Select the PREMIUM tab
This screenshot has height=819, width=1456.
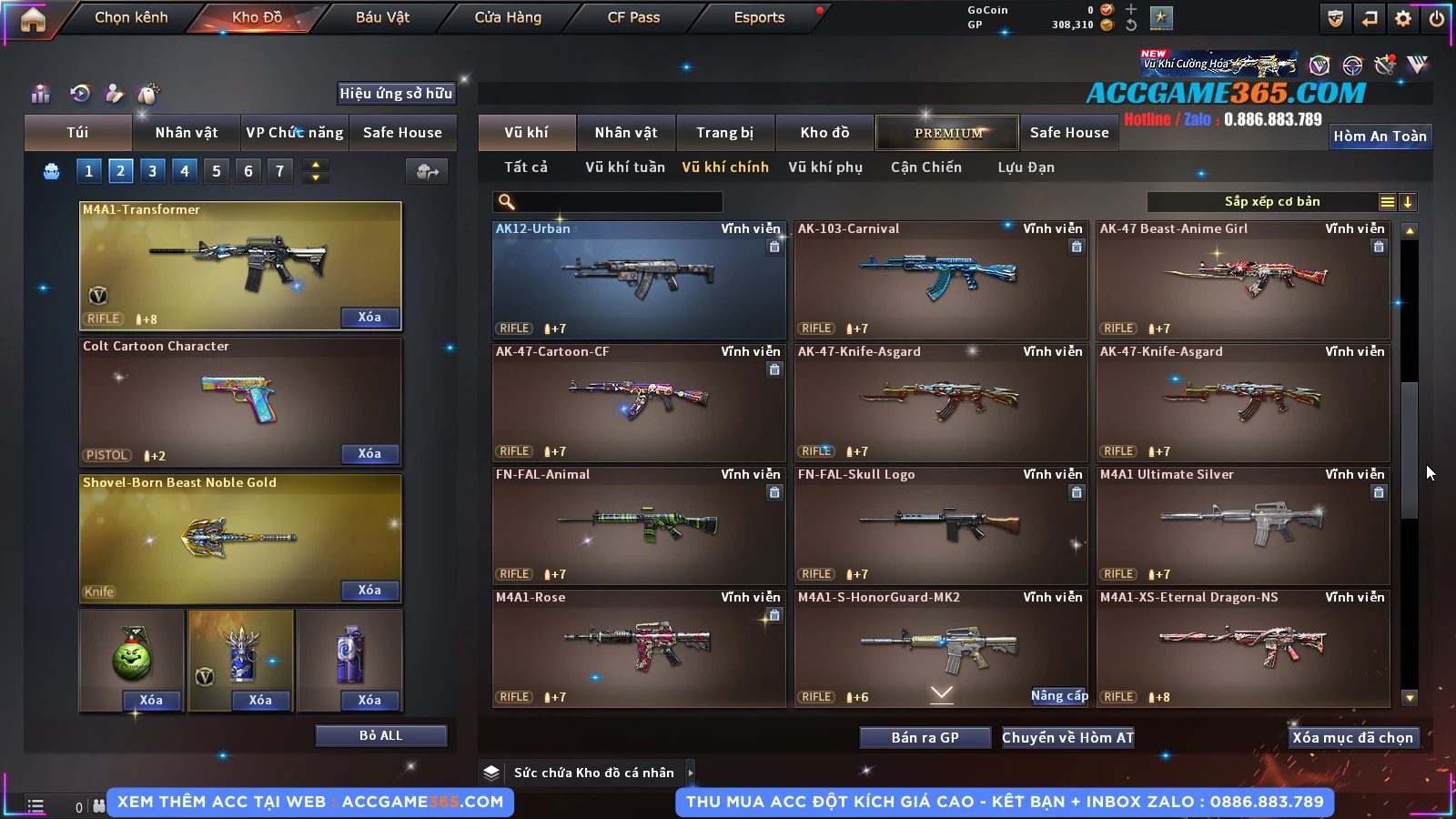(947, 133)
